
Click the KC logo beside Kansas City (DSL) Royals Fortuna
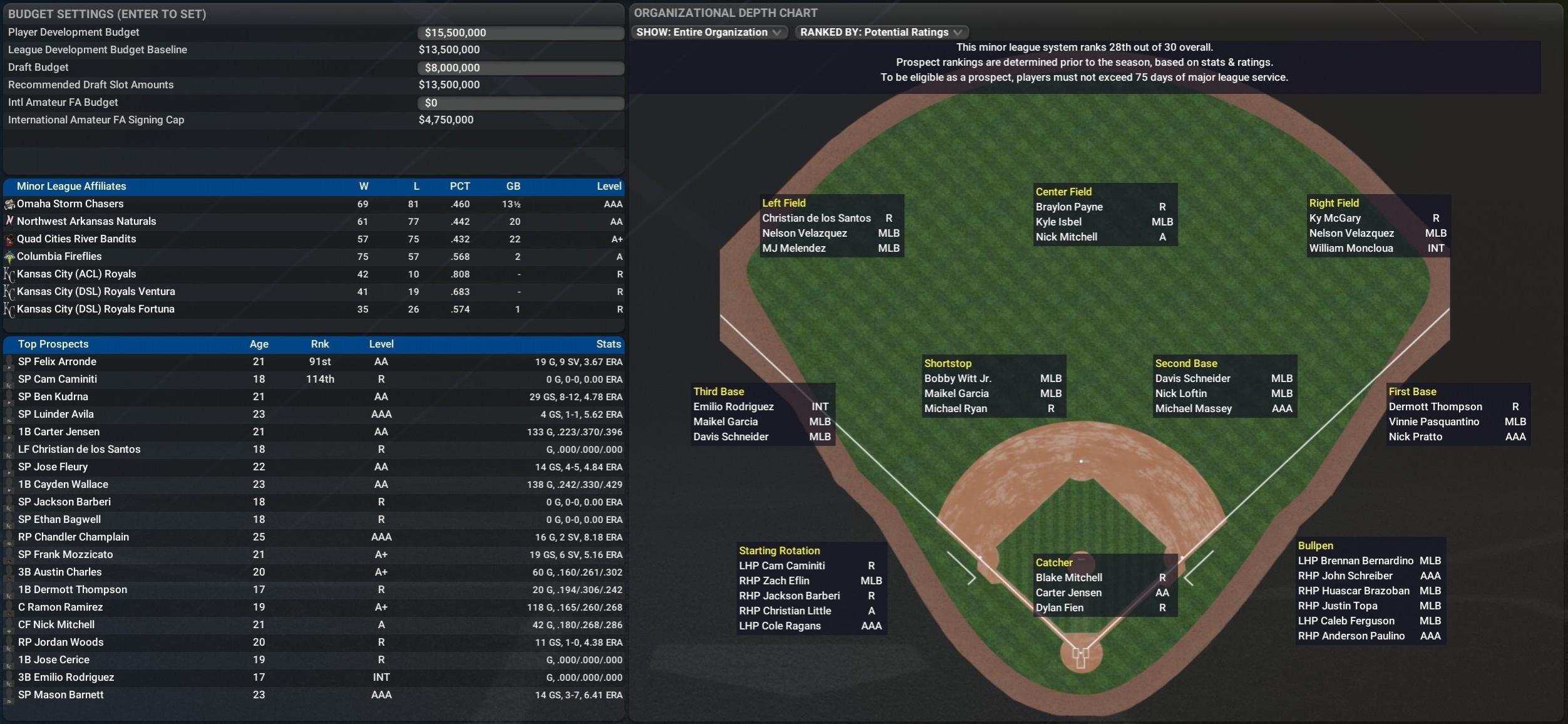tap(9, 309)
